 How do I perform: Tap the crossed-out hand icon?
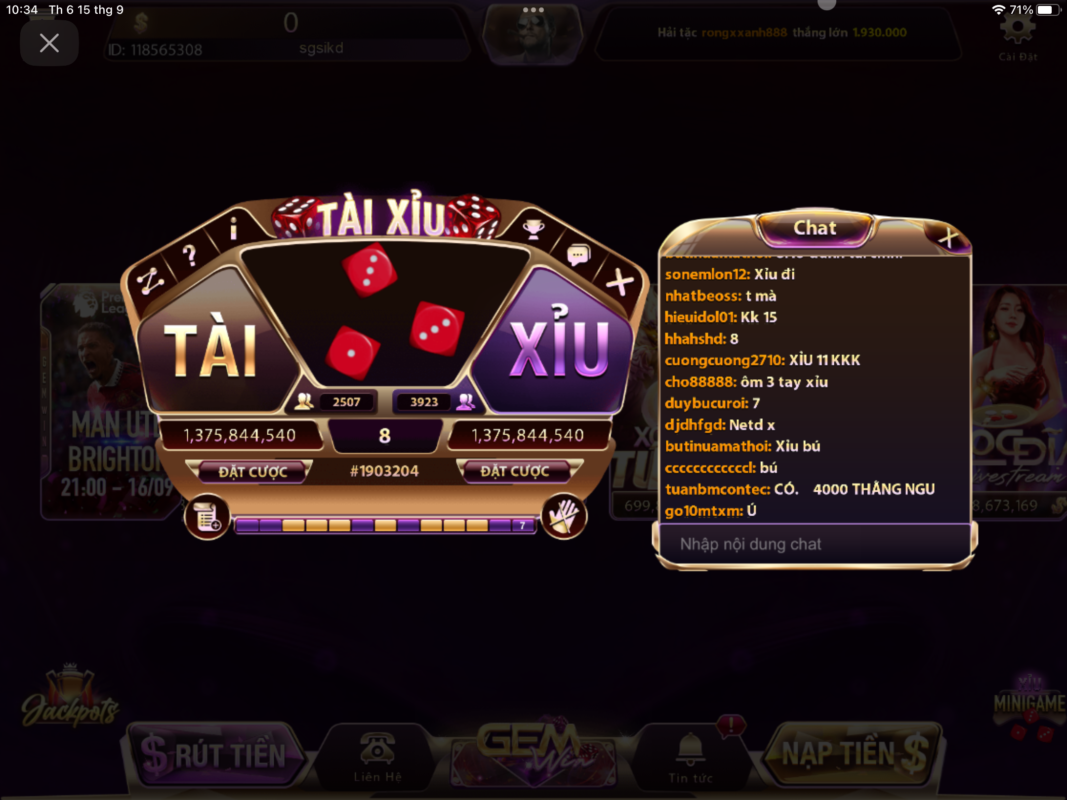[564, 517]
